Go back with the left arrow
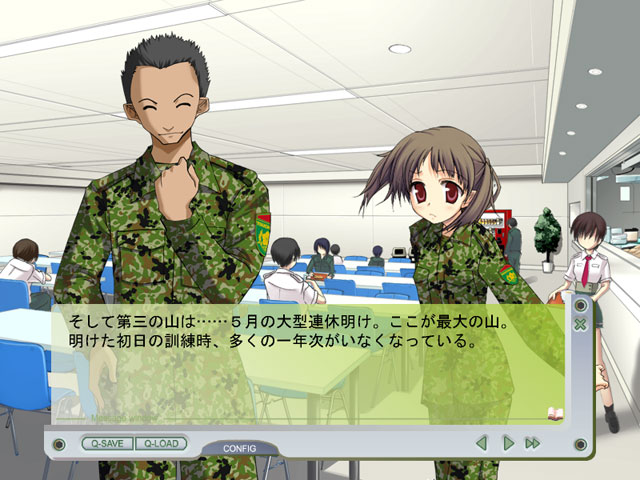This screenshot has height=480, width=640. pyautogui.click(x=481, y=442)
